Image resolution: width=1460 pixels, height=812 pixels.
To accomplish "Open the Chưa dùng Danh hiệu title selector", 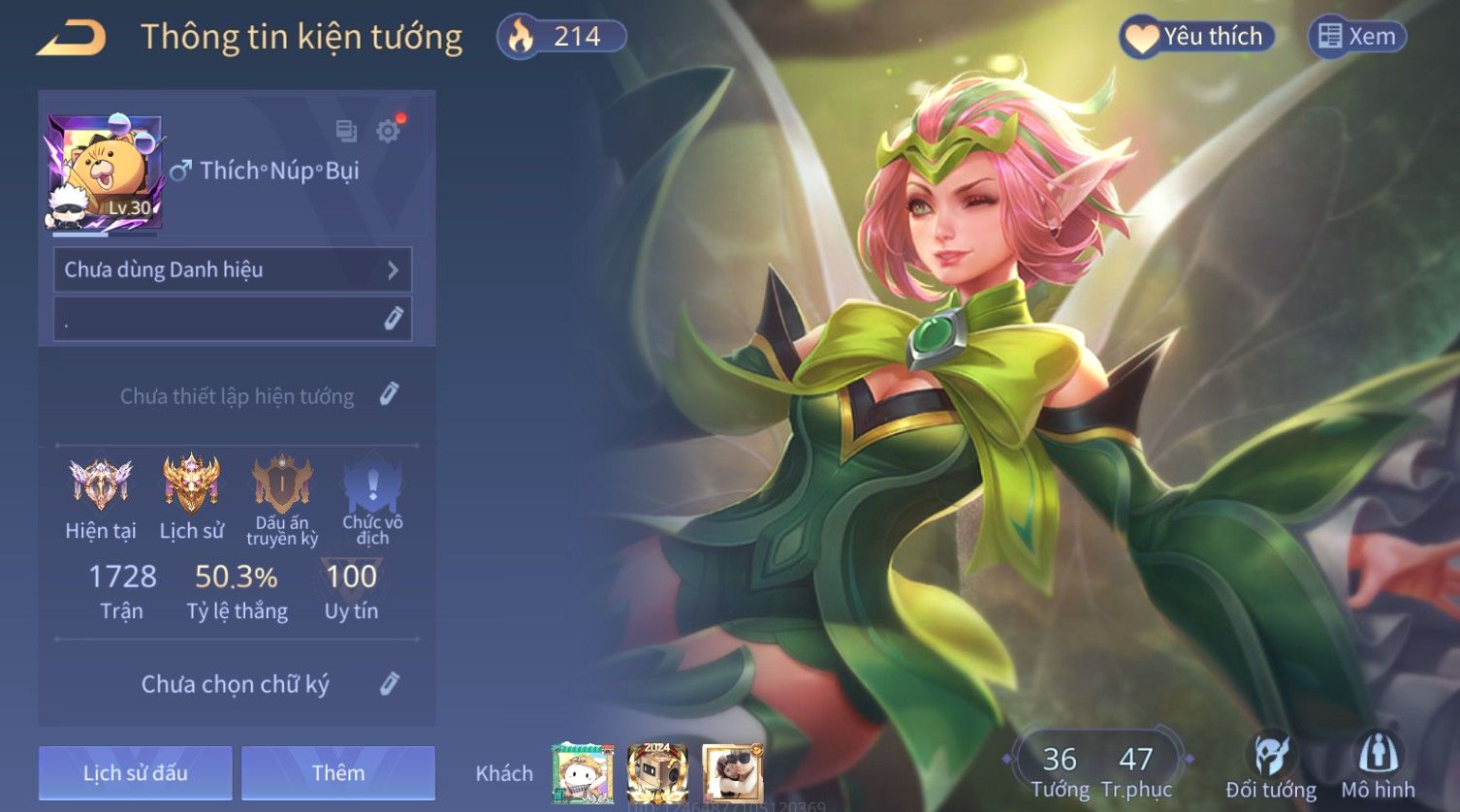I will tap(233, 269).
